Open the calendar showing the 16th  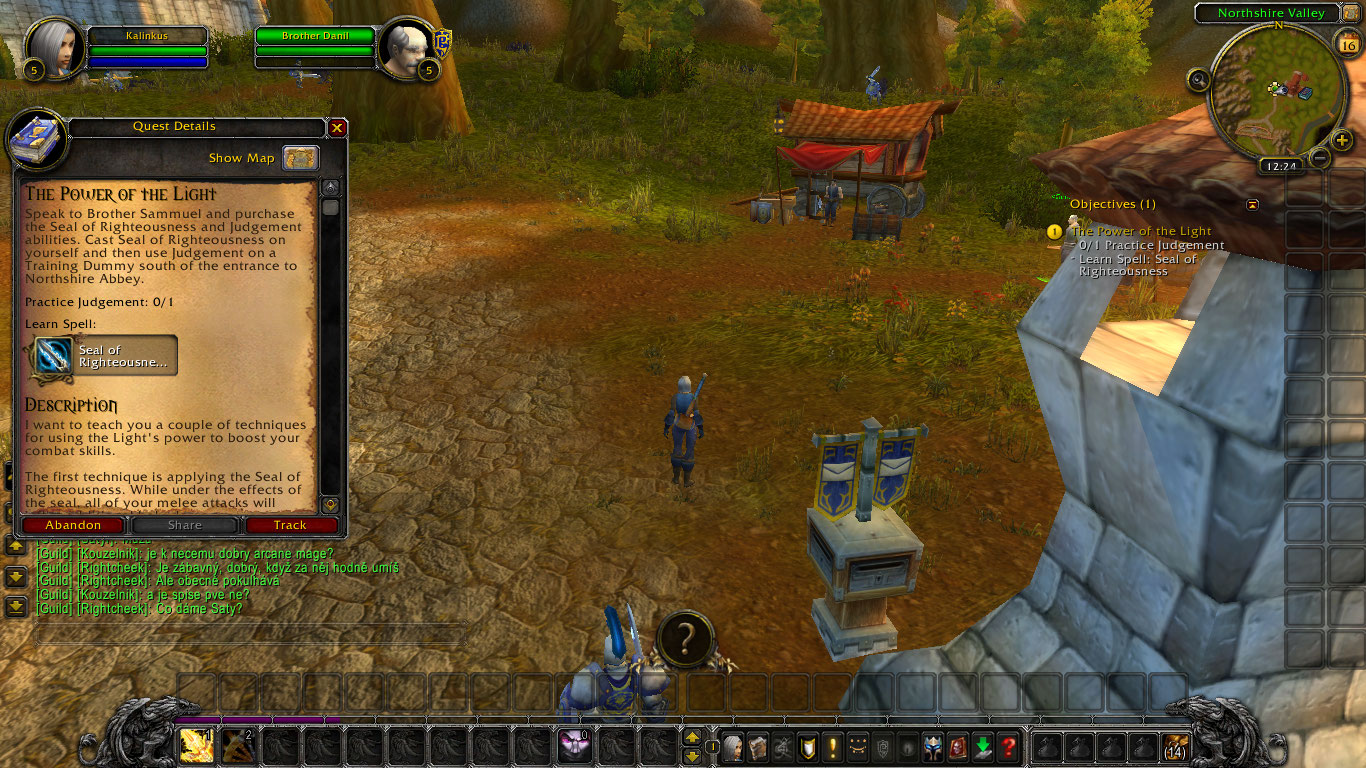pyautogui.click(x=1348, y=44)
